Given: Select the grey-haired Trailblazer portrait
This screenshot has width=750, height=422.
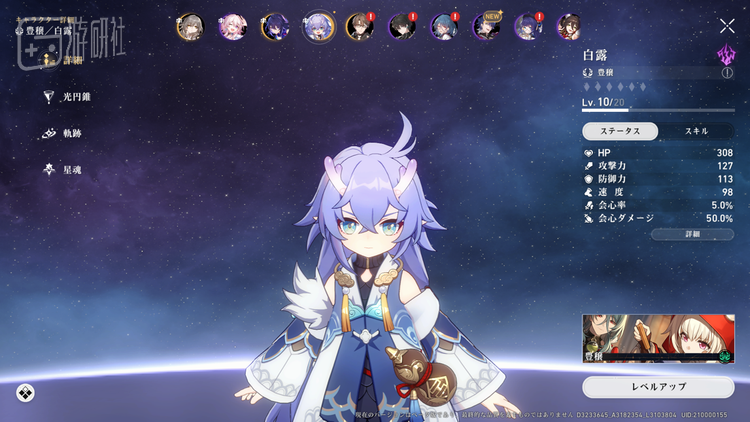Looking at the screenshot, I should click(x=190, y=26).
